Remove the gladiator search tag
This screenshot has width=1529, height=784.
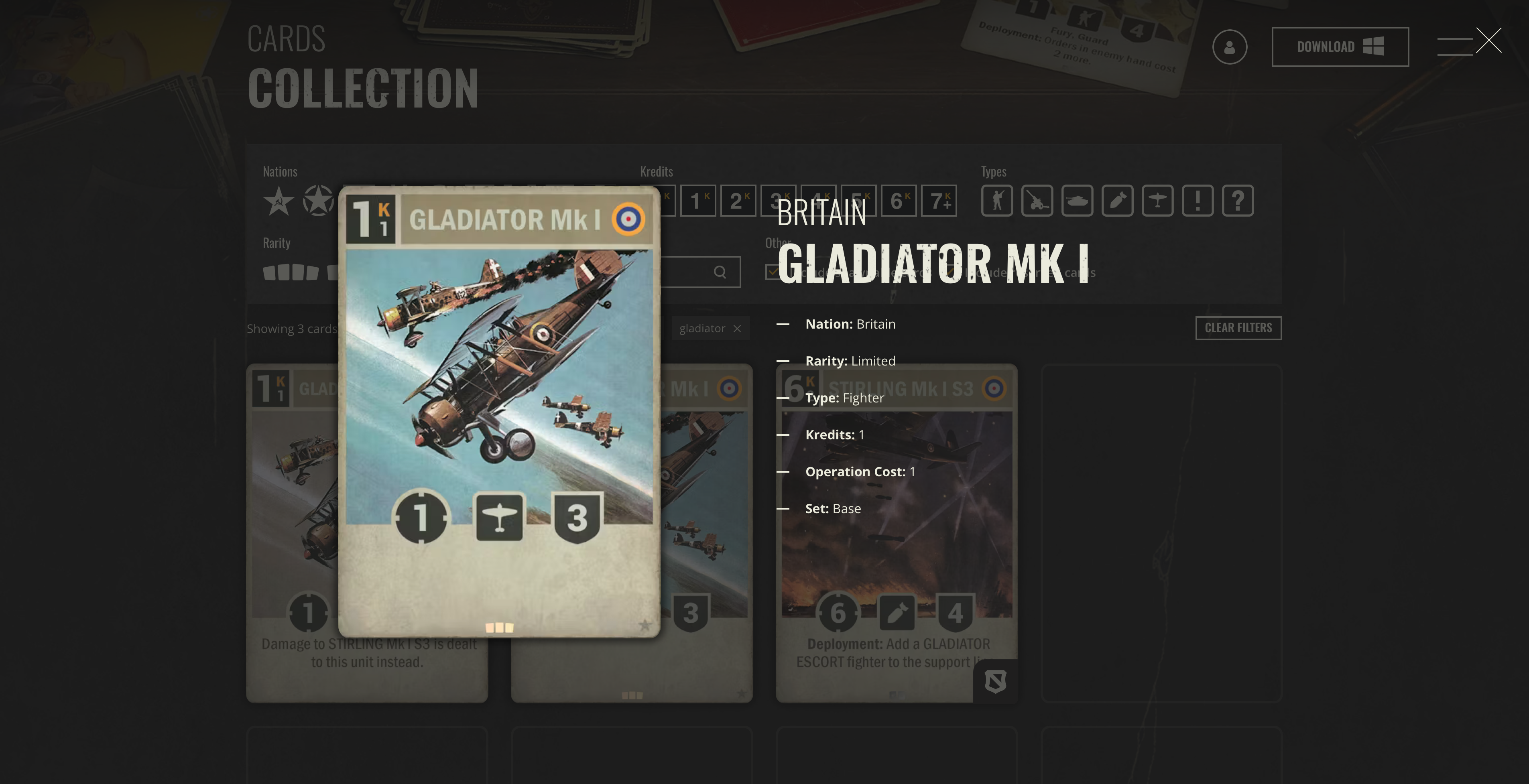736,329
